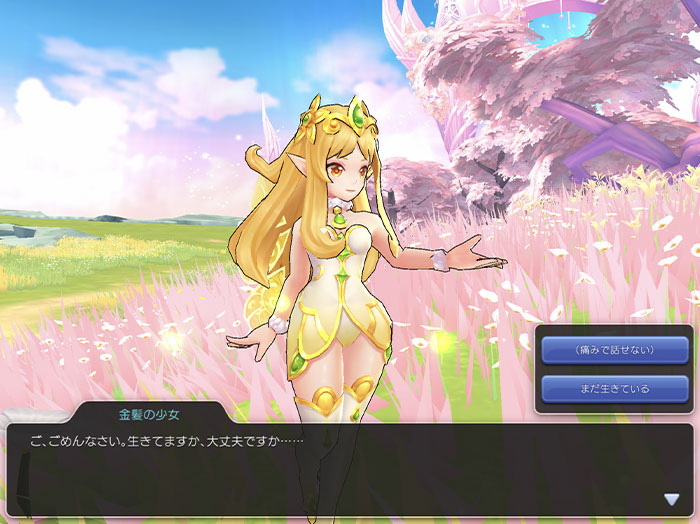Choose the reply (痛みで話せない)
700x524 pixels.
(x=614, y=351)
